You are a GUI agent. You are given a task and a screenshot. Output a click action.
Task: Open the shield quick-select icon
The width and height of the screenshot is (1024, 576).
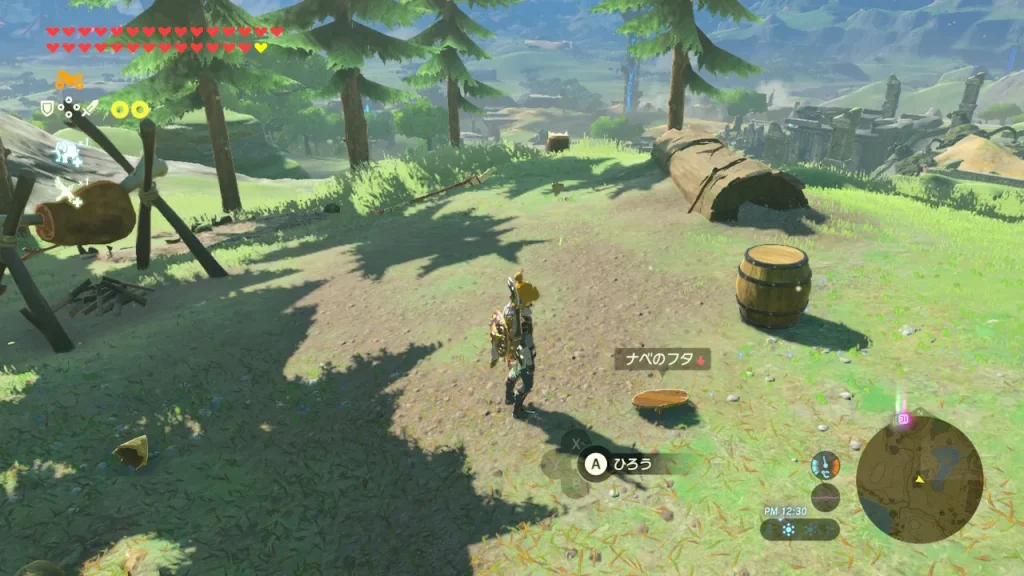pyautogui.click(x=47, y=108)
